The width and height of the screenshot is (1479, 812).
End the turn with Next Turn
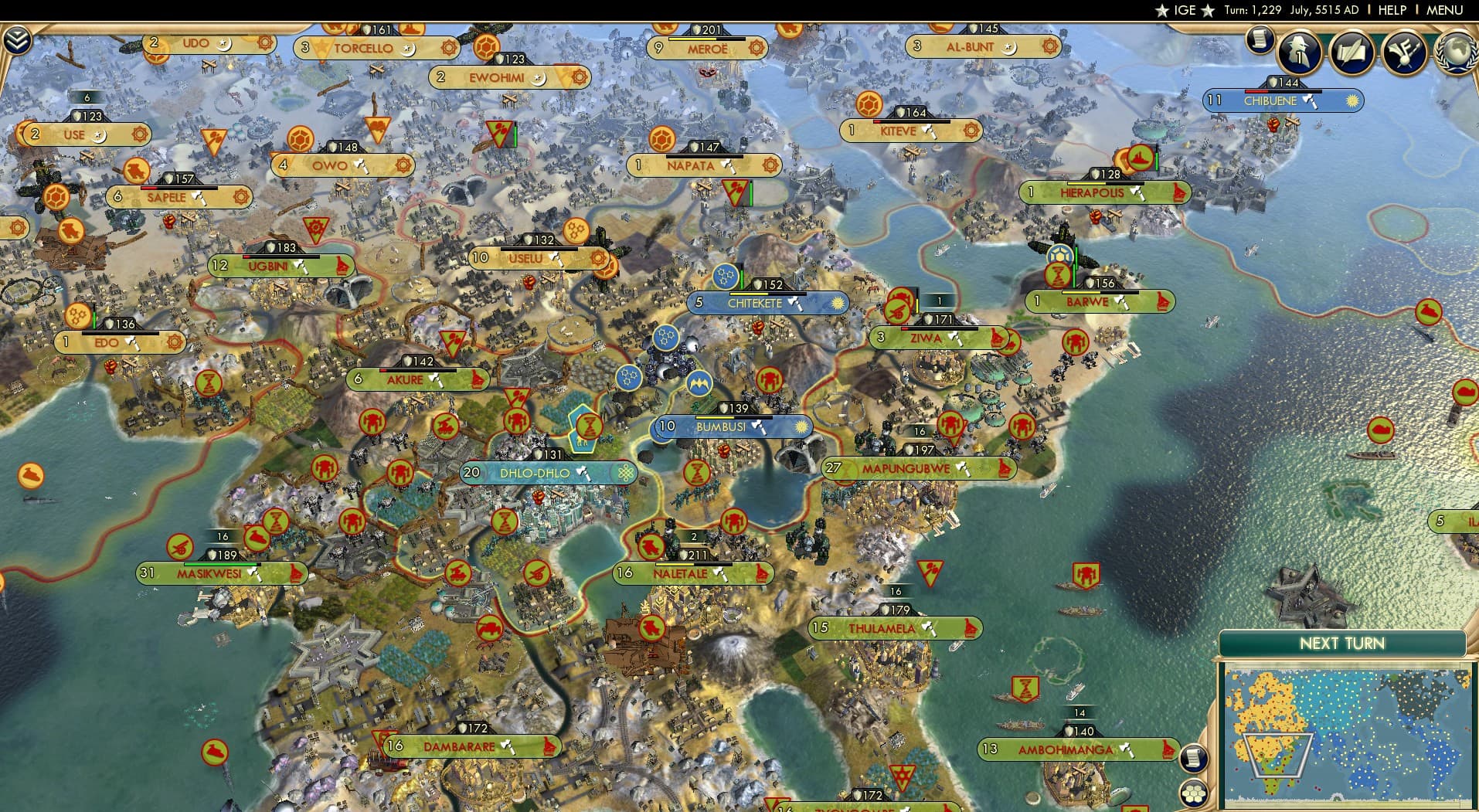point(1341,644)
